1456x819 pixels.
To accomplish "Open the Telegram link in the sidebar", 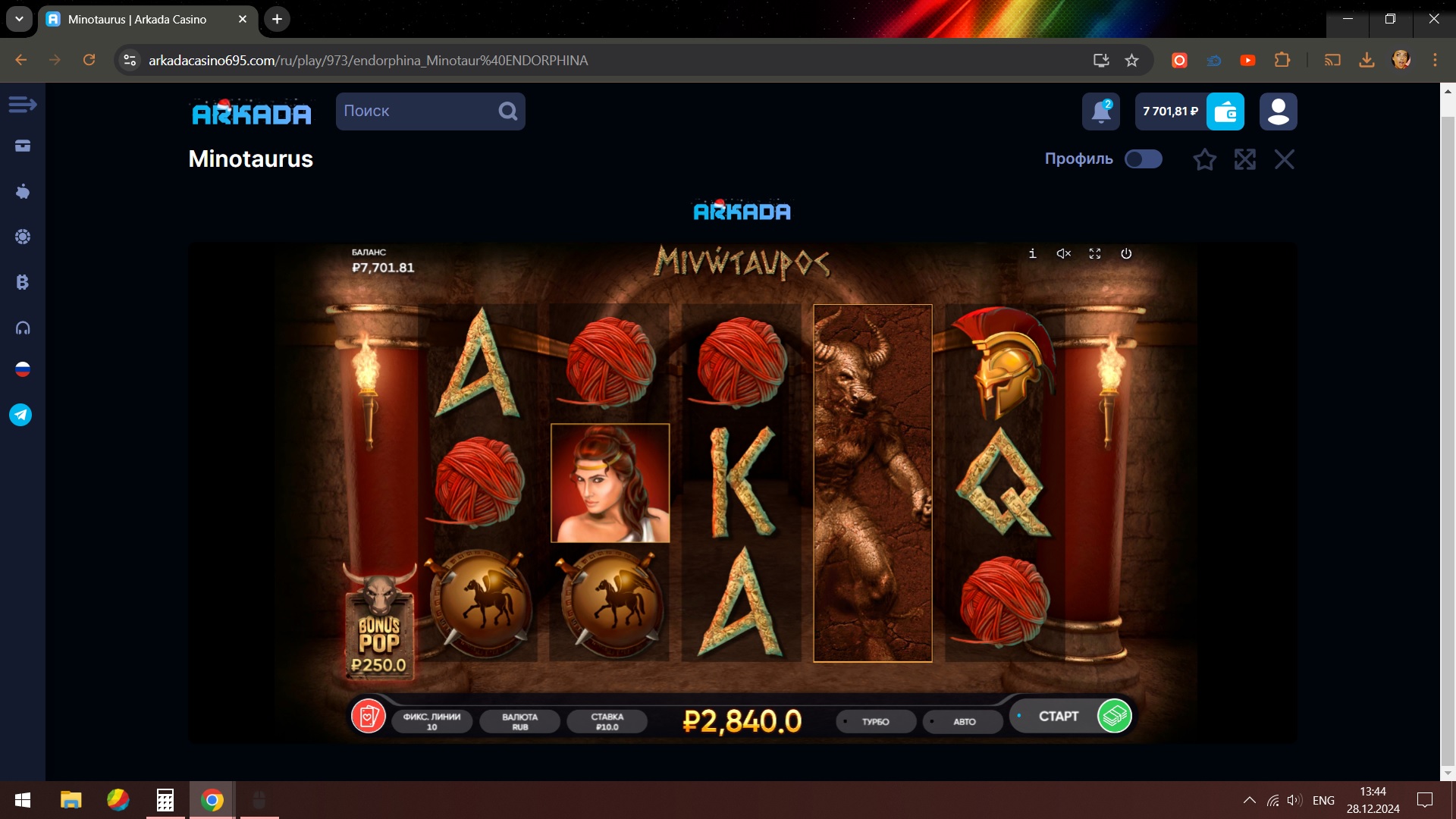I will [x=21, y=415].
